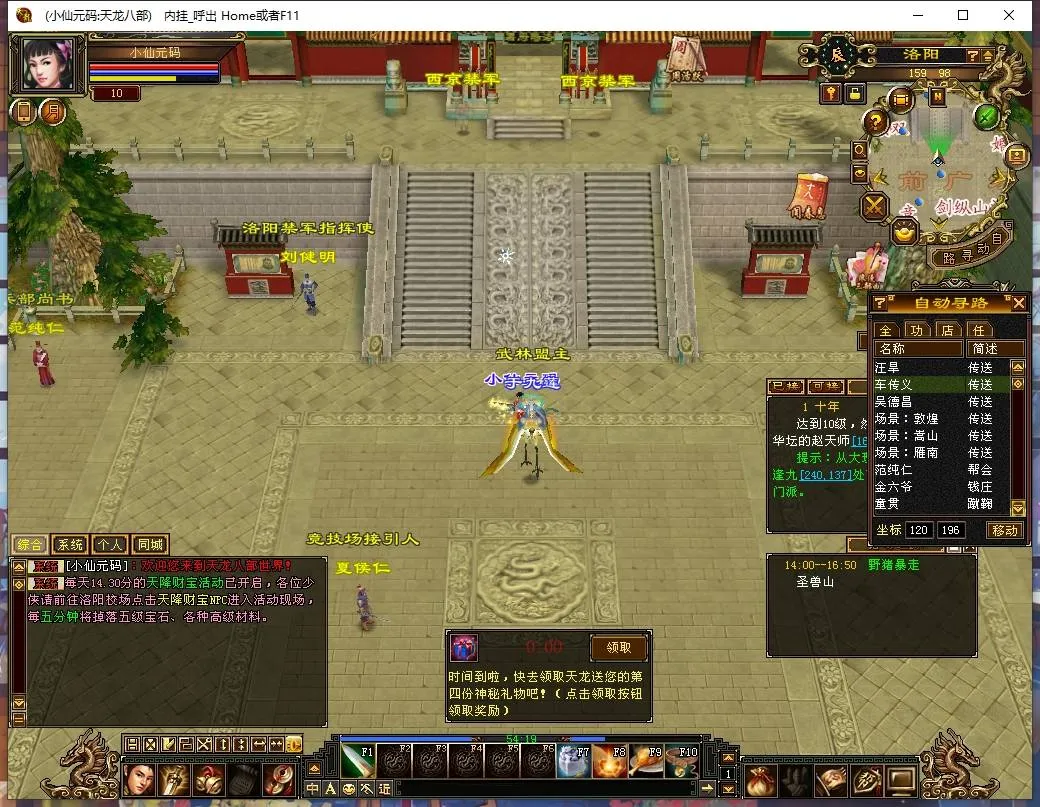Claim the gift with the 领取 button
The height and width of the screenshot is (807, 1040).
(618, 647)
